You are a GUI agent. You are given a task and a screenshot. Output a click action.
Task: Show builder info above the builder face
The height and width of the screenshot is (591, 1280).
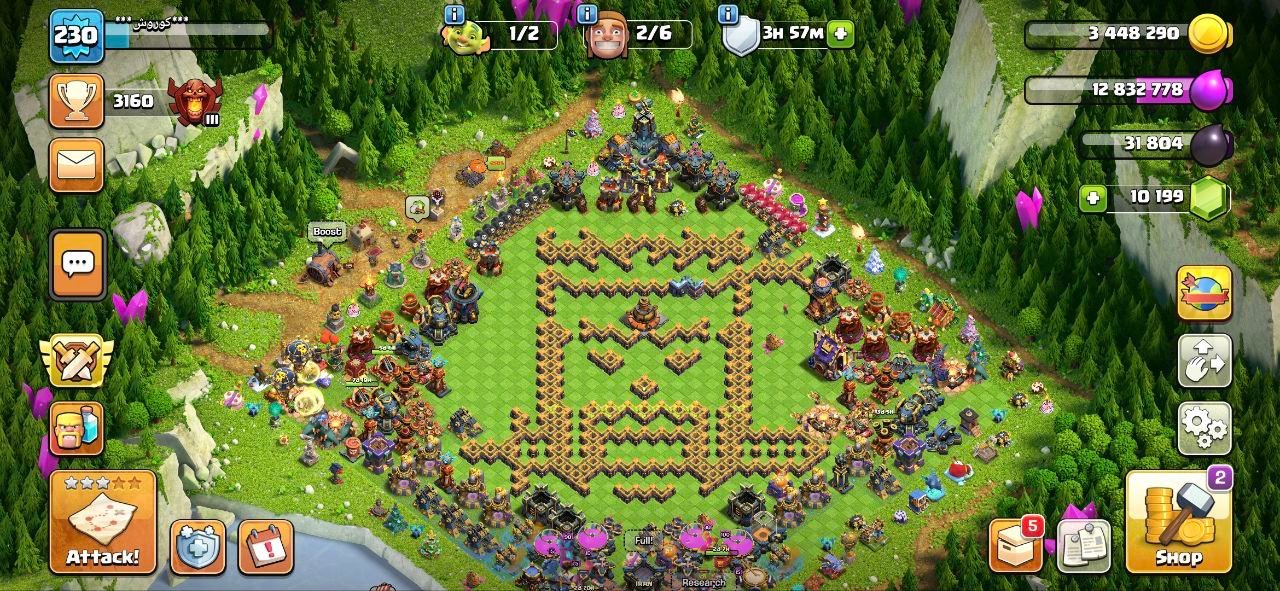(x=587, y=14)
